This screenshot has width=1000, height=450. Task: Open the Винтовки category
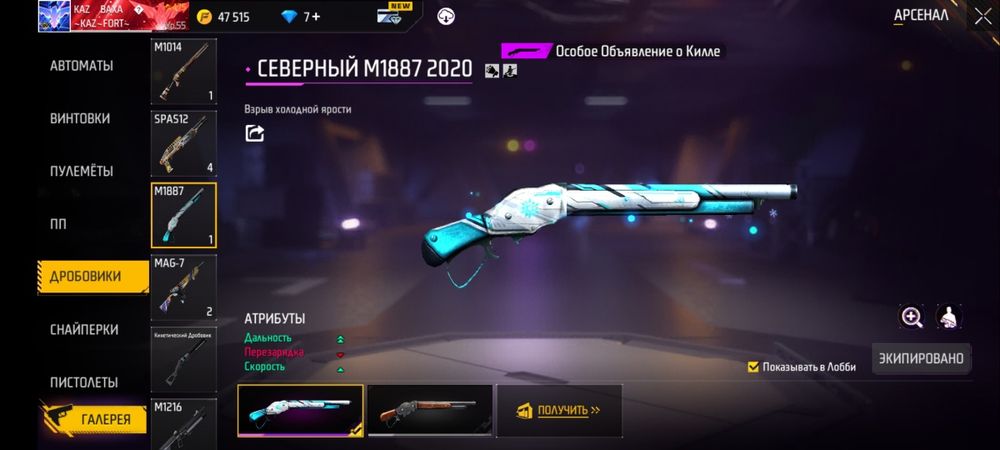pyautogui.click(x=80, y=118)
